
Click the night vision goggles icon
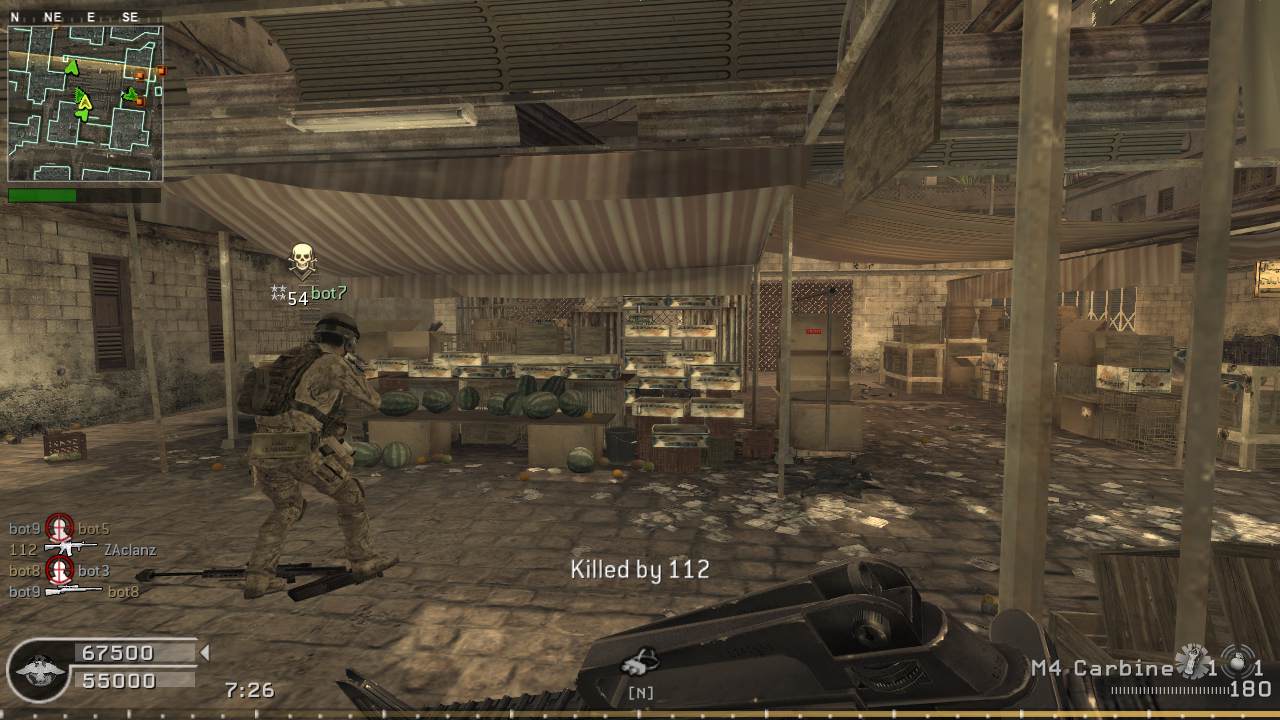pos(639,661)
